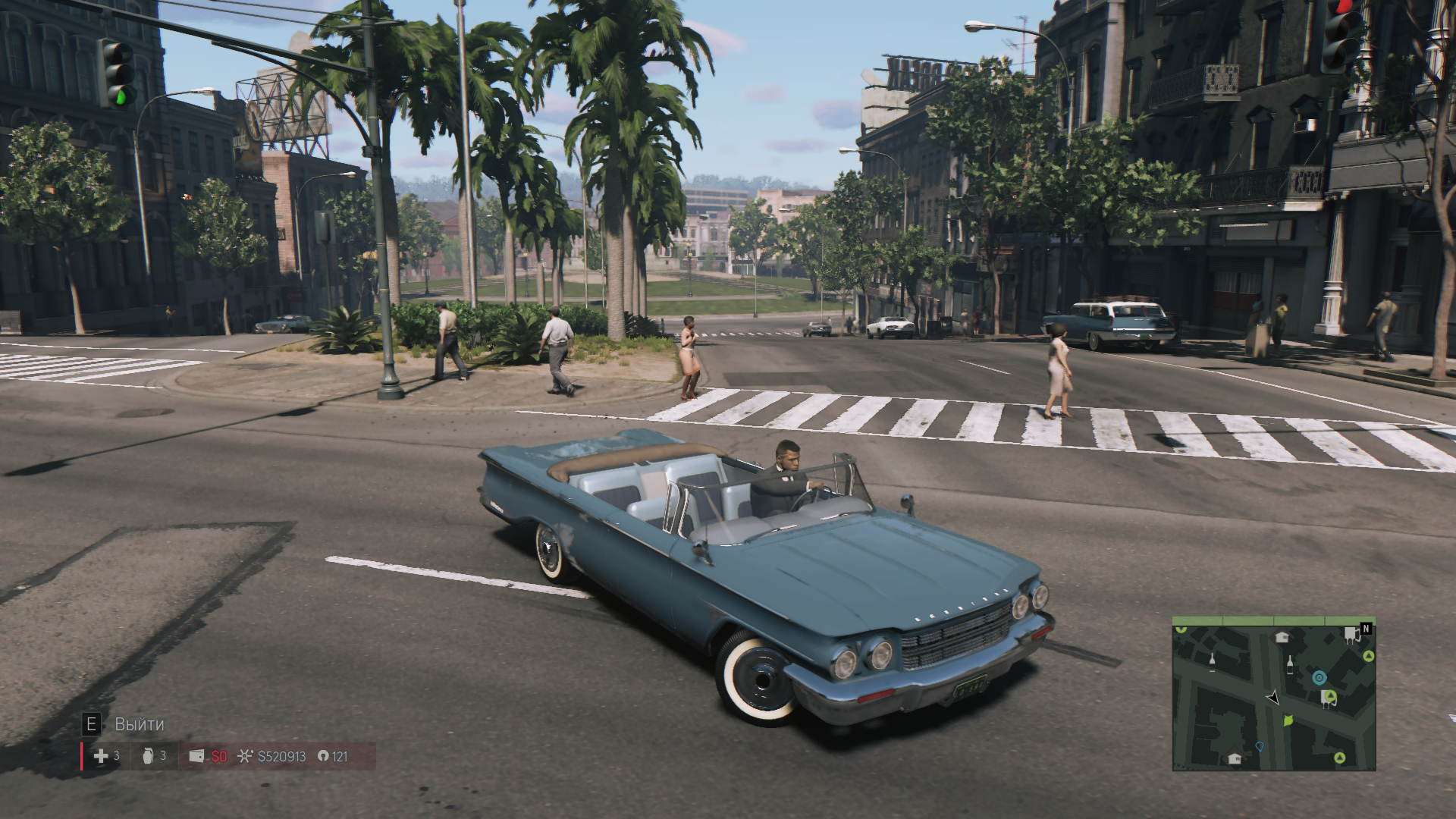Image resolution: width=1456 pixels, height=819 pixels.
Task: Click the health kit icon showing 3
Action: pyautogui.click(x=102, y=757)
